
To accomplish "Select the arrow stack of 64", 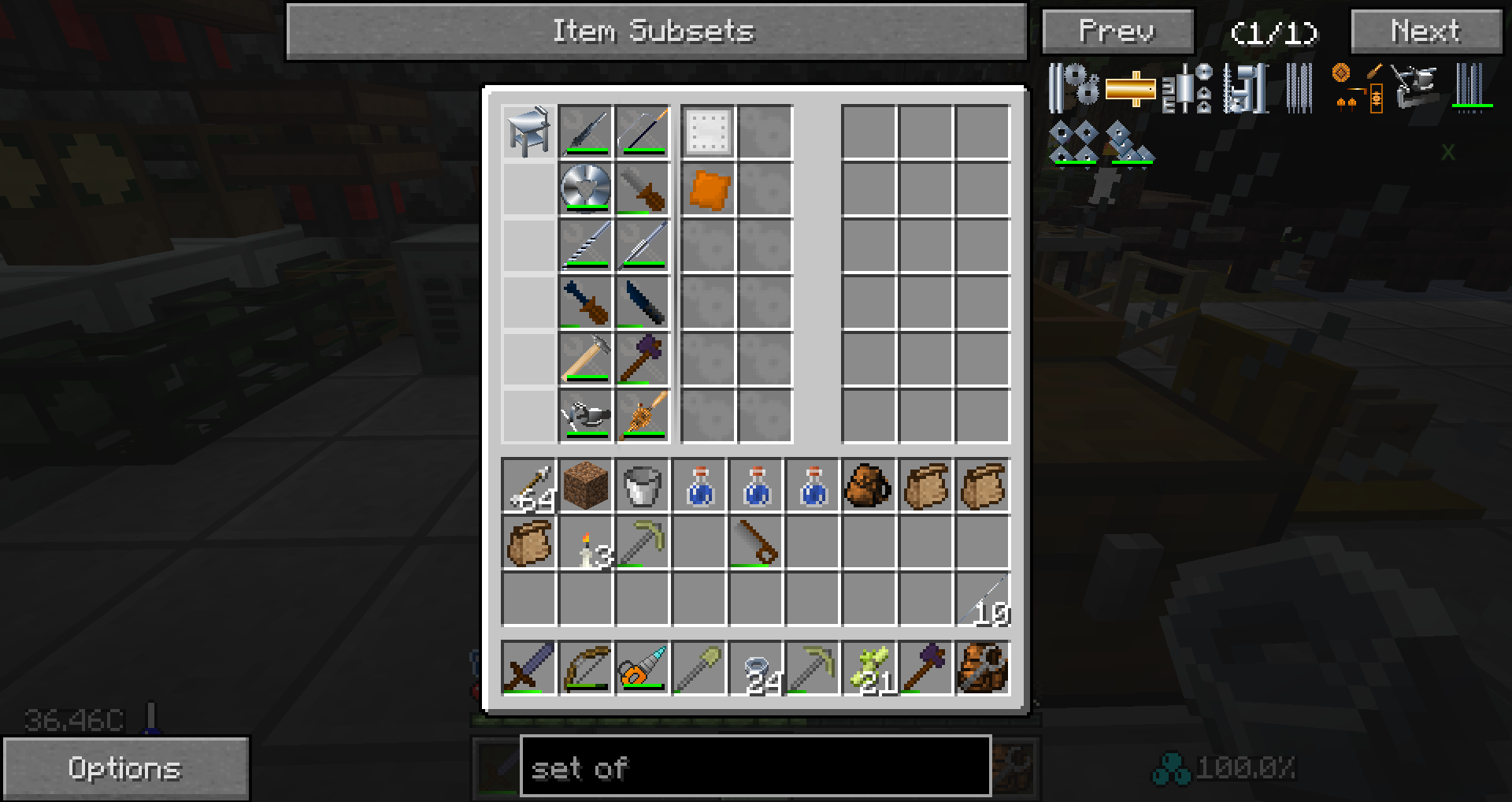I will [528, 486].
